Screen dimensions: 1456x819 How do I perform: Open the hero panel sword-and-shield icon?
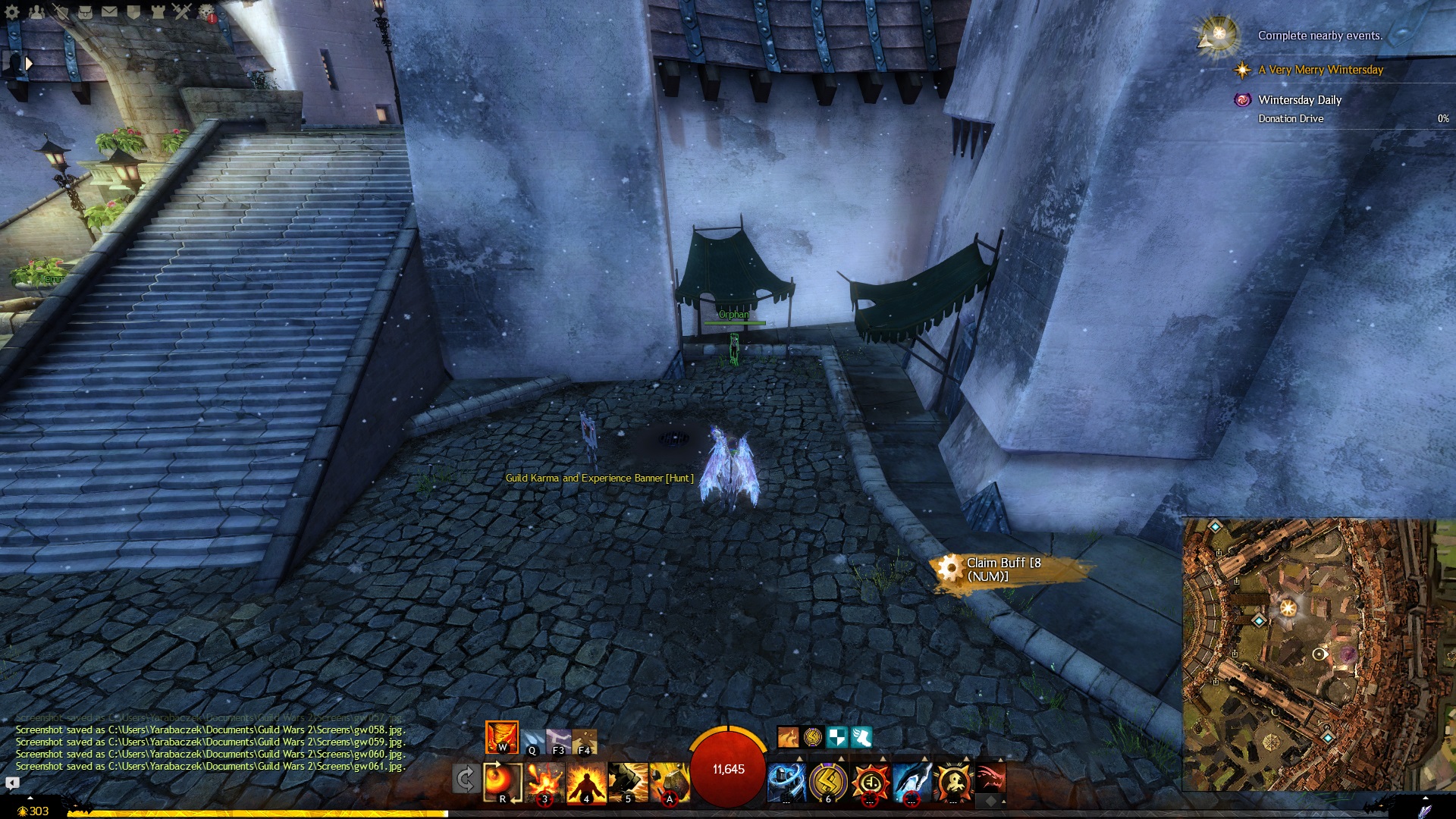tap(61, 12)
